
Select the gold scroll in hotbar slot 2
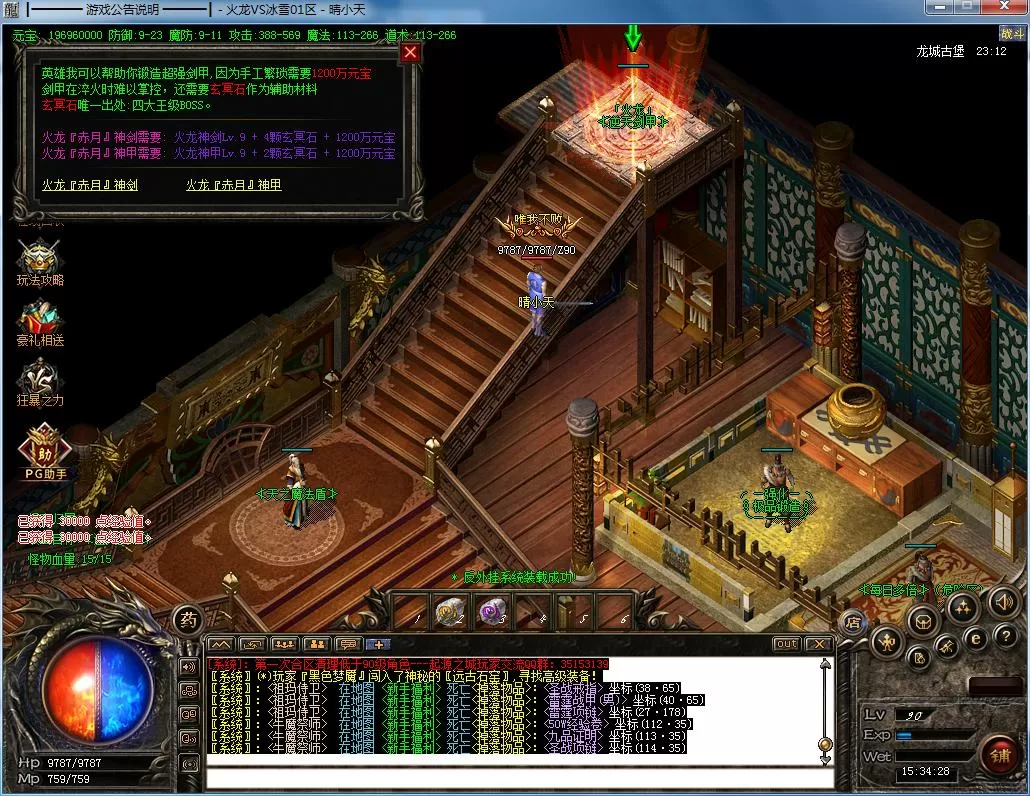tap(449, 610)
